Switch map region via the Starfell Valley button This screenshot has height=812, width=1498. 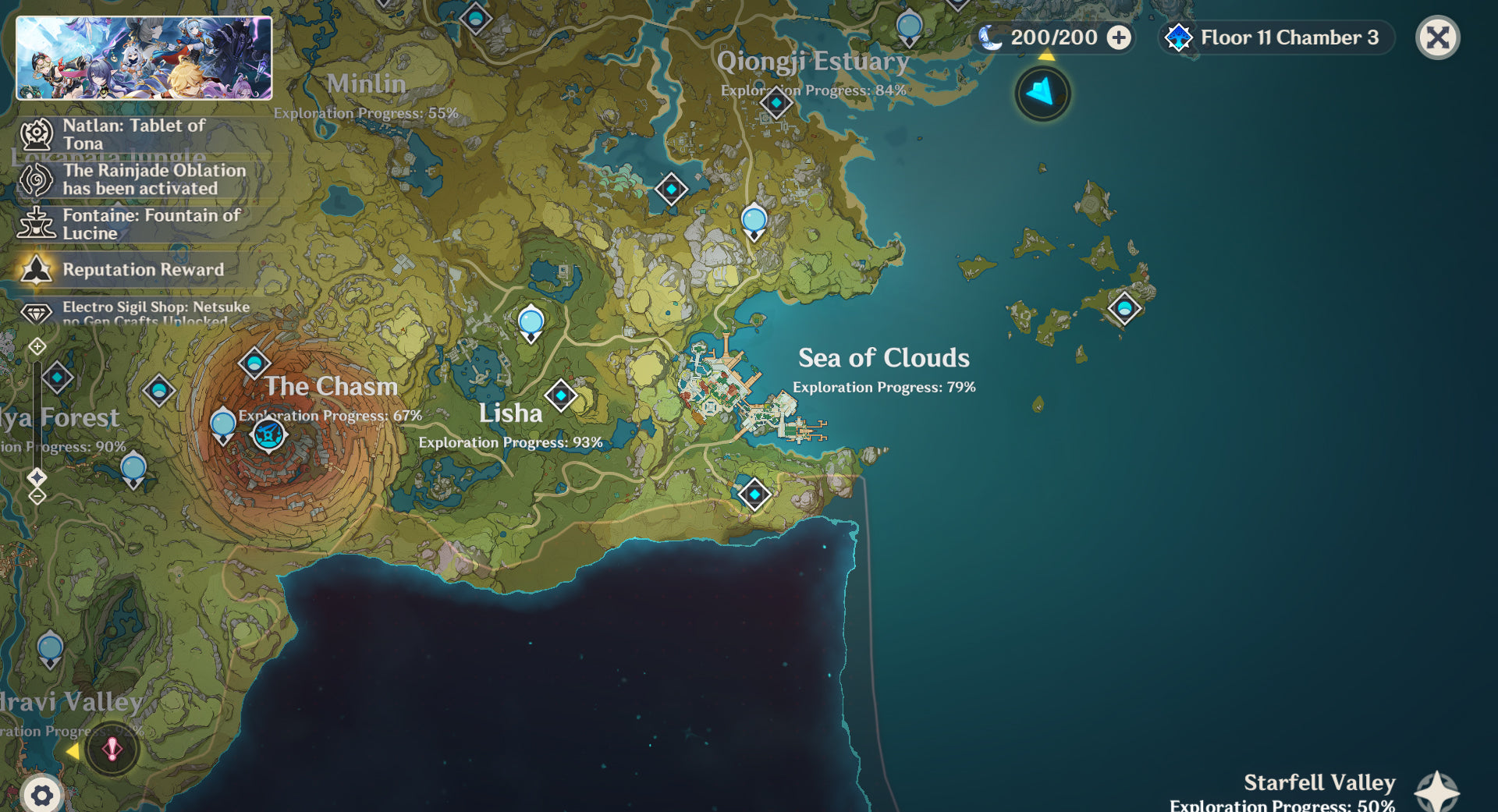pos(1437,790)
